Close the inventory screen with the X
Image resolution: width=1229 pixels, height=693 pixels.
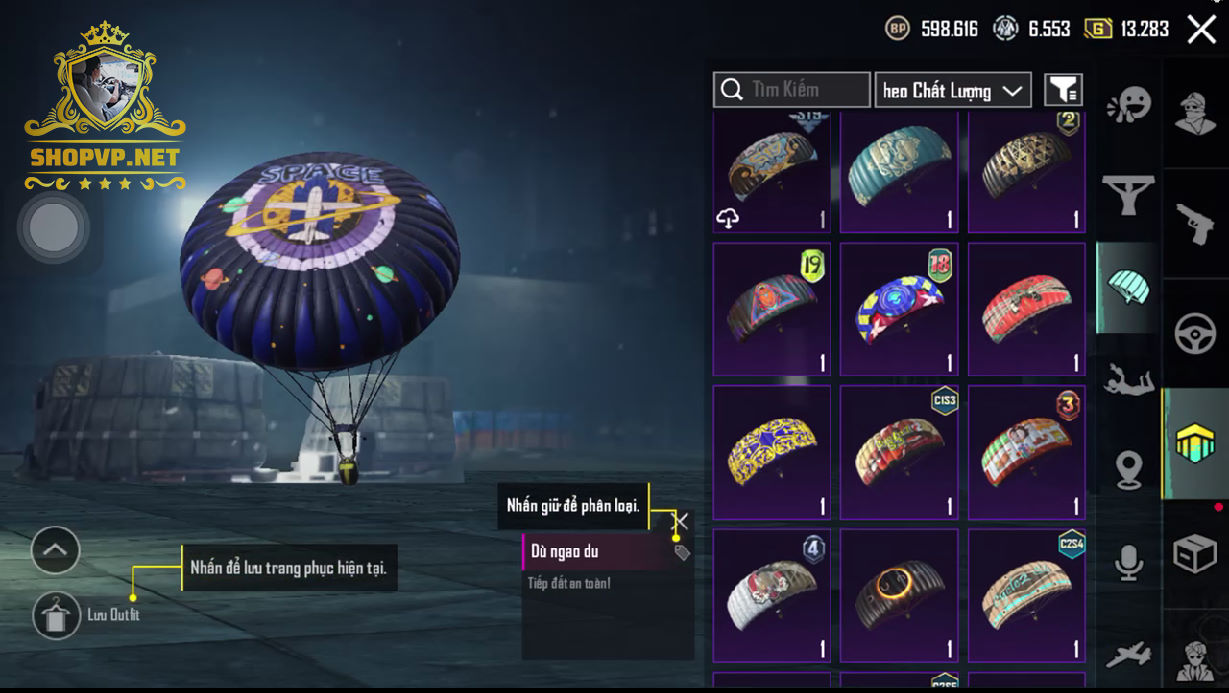tap(1201, 29)
